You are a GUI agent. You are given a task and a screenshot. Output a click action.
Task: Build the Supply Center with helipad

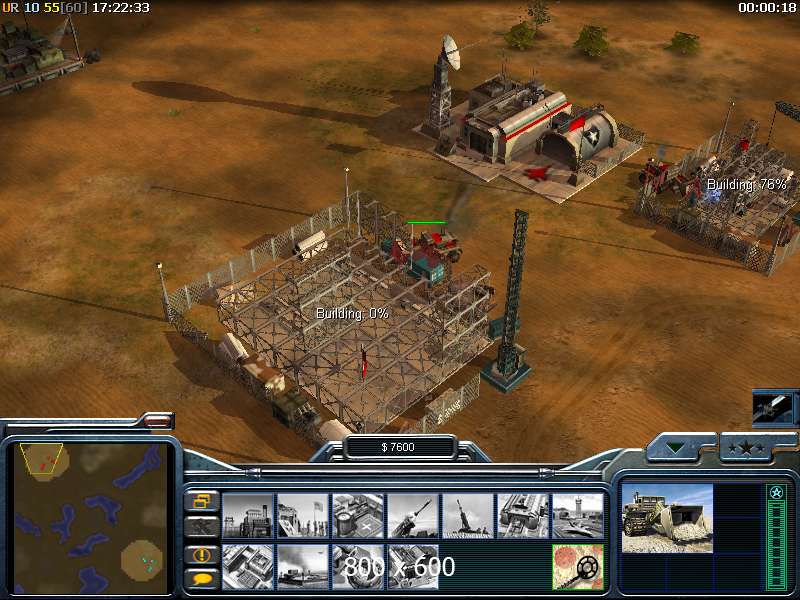[x=358, y=515]
